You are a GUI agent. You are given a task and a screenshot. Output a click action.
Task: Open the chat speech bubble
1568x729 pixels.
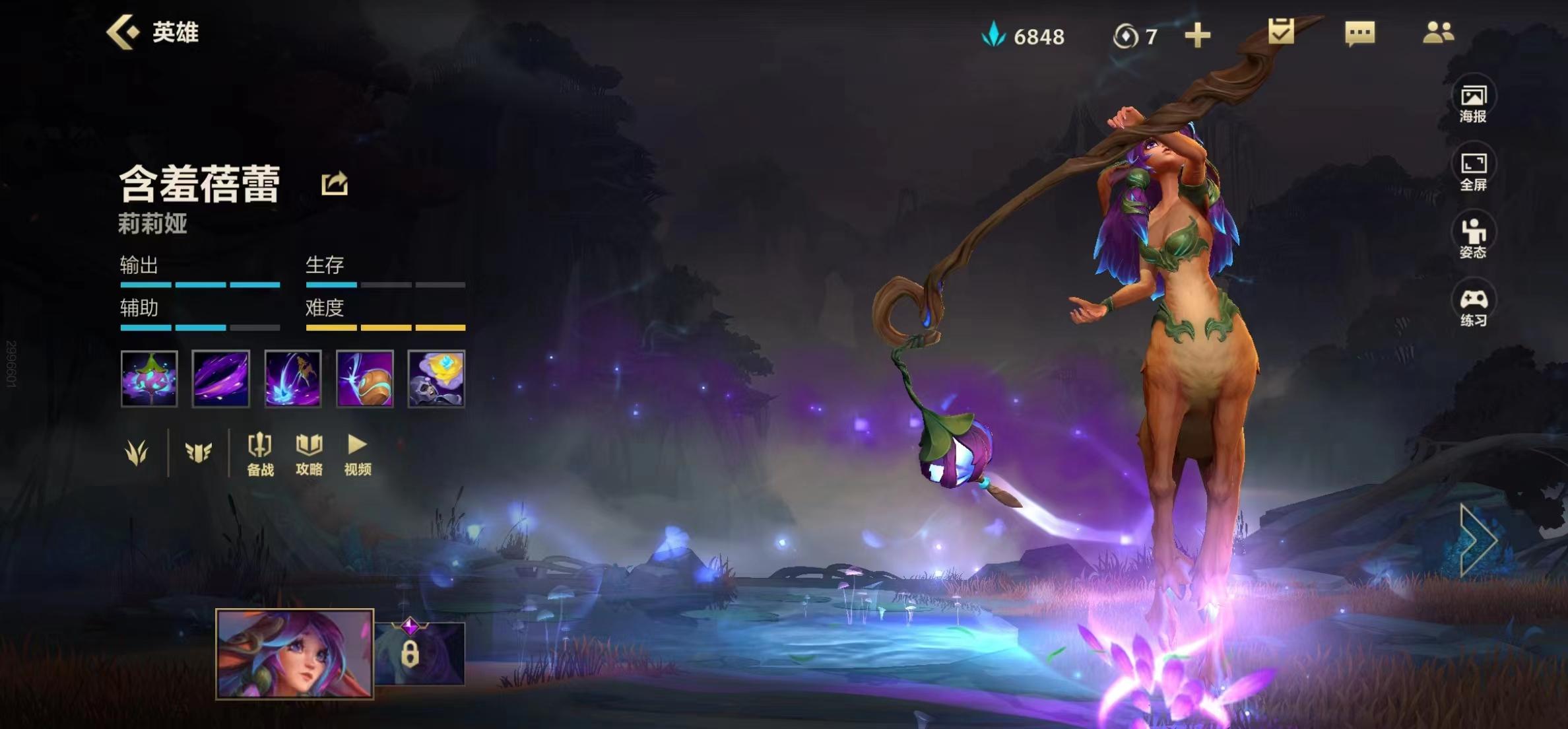tap(1359, 33)
